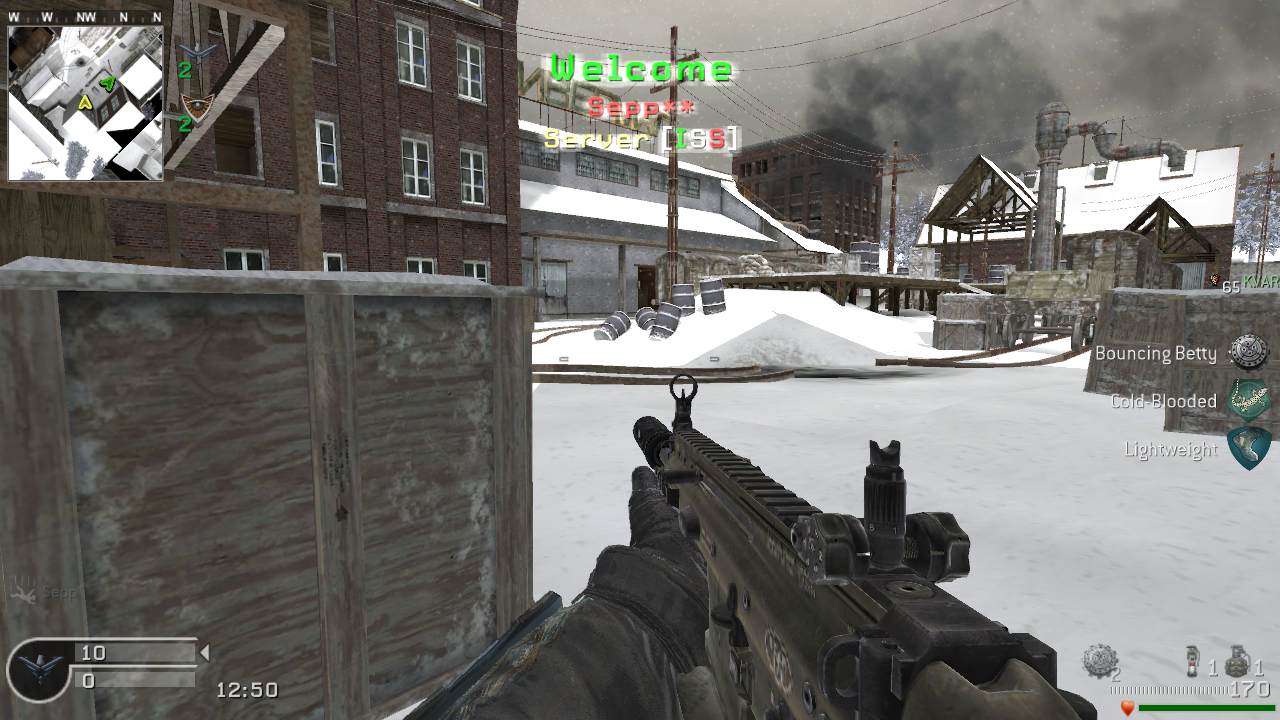
Task: Click the Bouncing Betty equipment count icon
Action: [1099, 661]
